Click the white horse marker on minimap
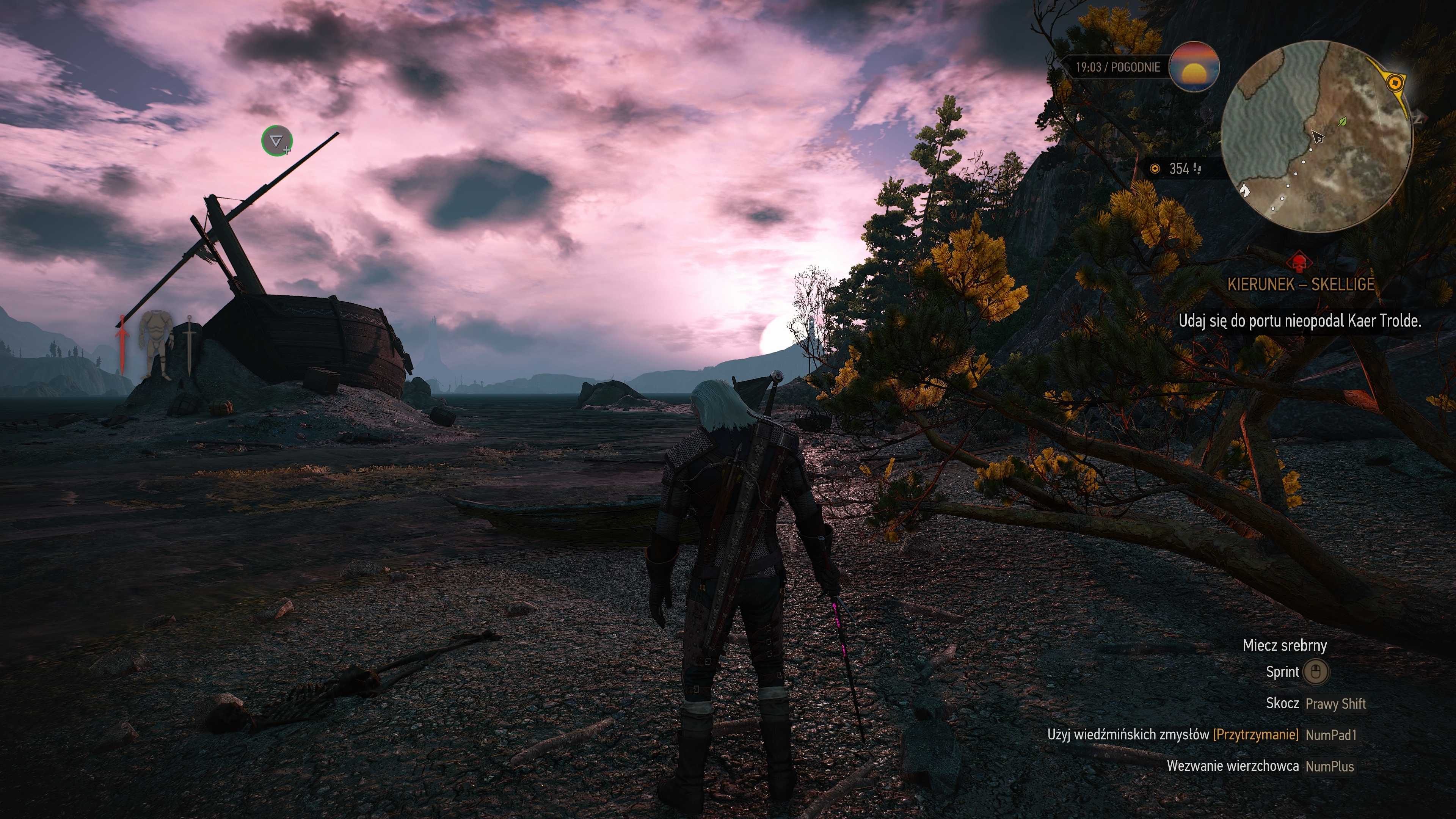Image resolution: width=1456 pixels, height=819 pixels. [x=1244, y=190]
